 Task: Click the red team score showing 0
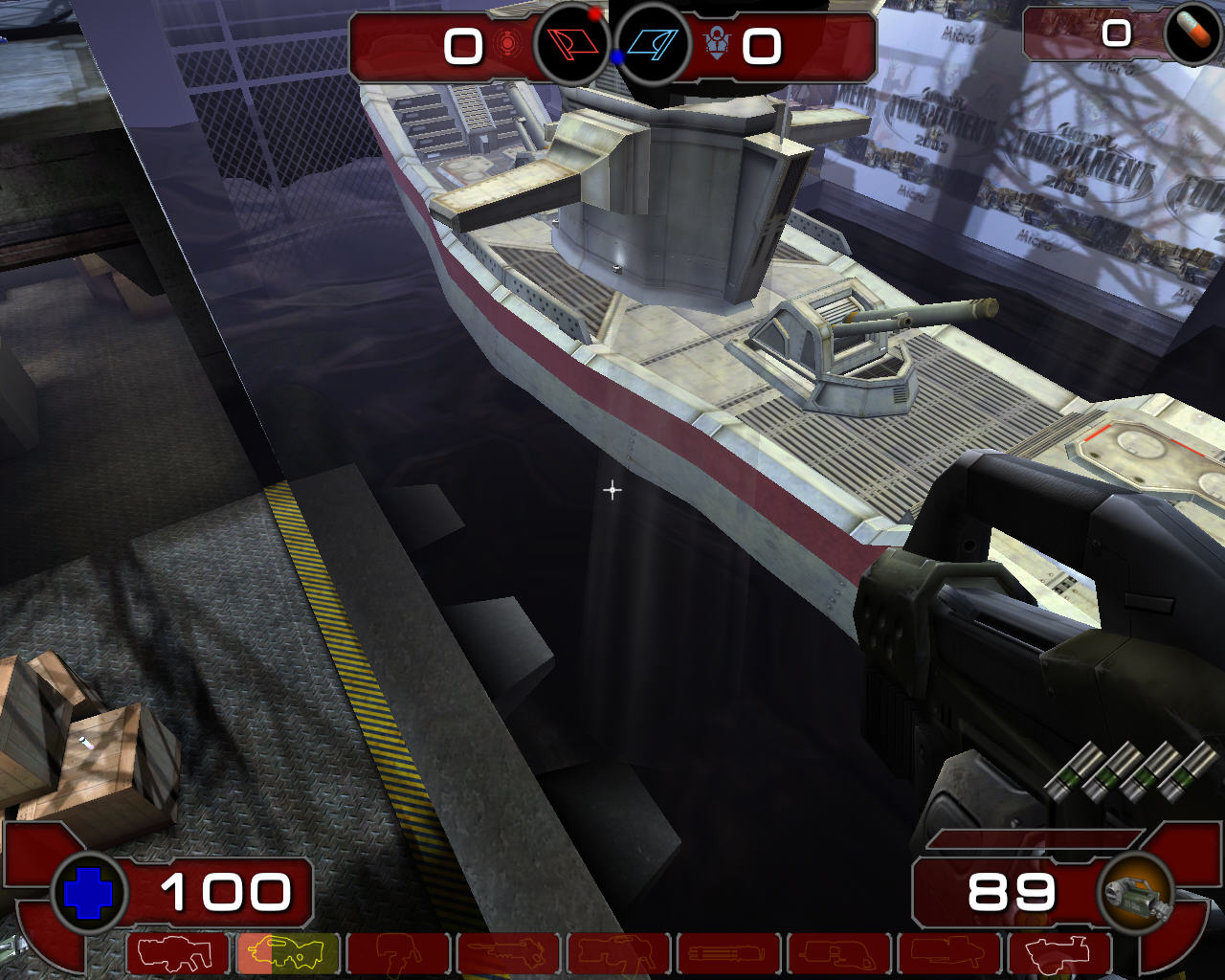463,47
